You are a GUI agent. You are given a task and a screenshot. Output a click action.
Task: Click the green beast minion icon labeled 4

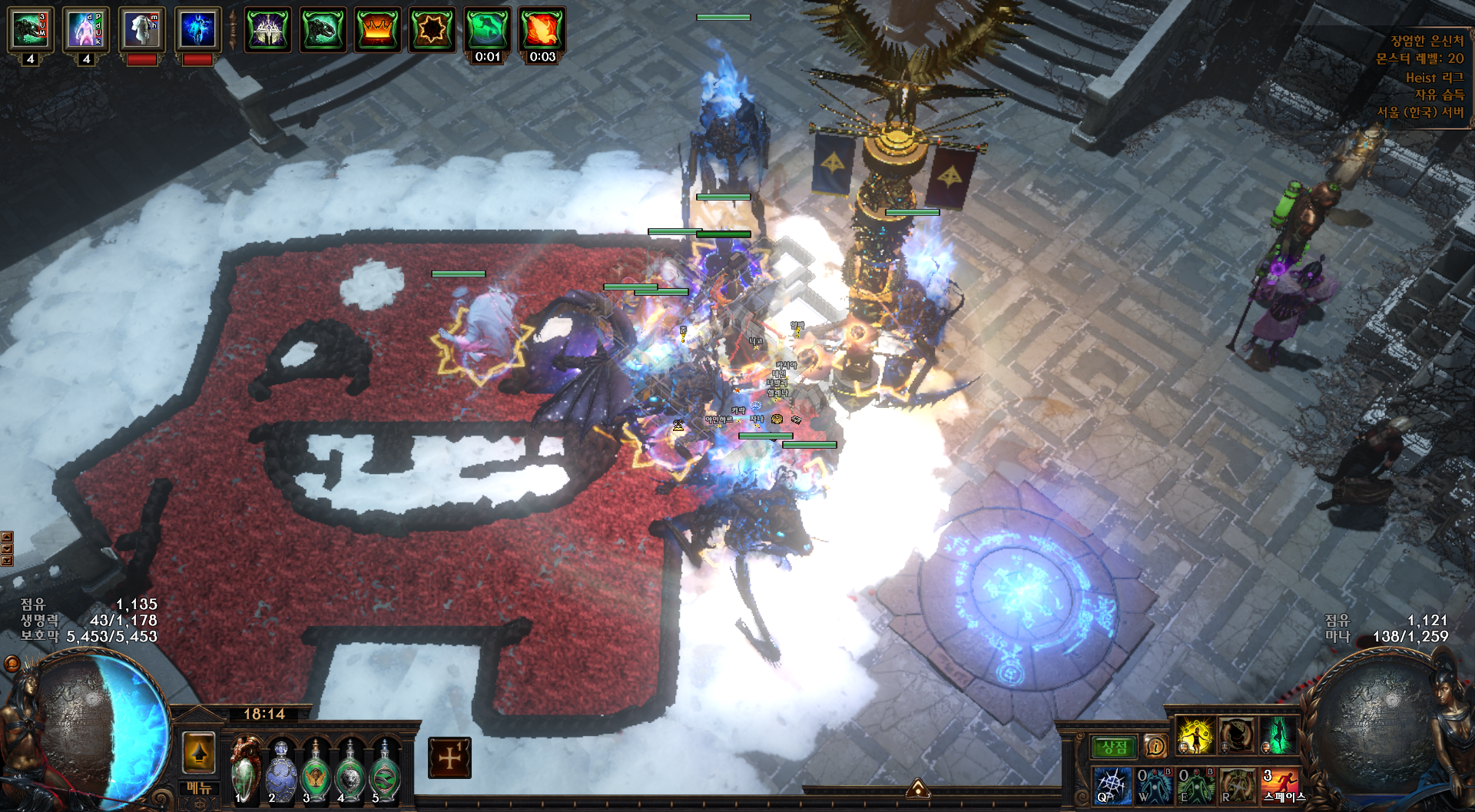(31, 31)
